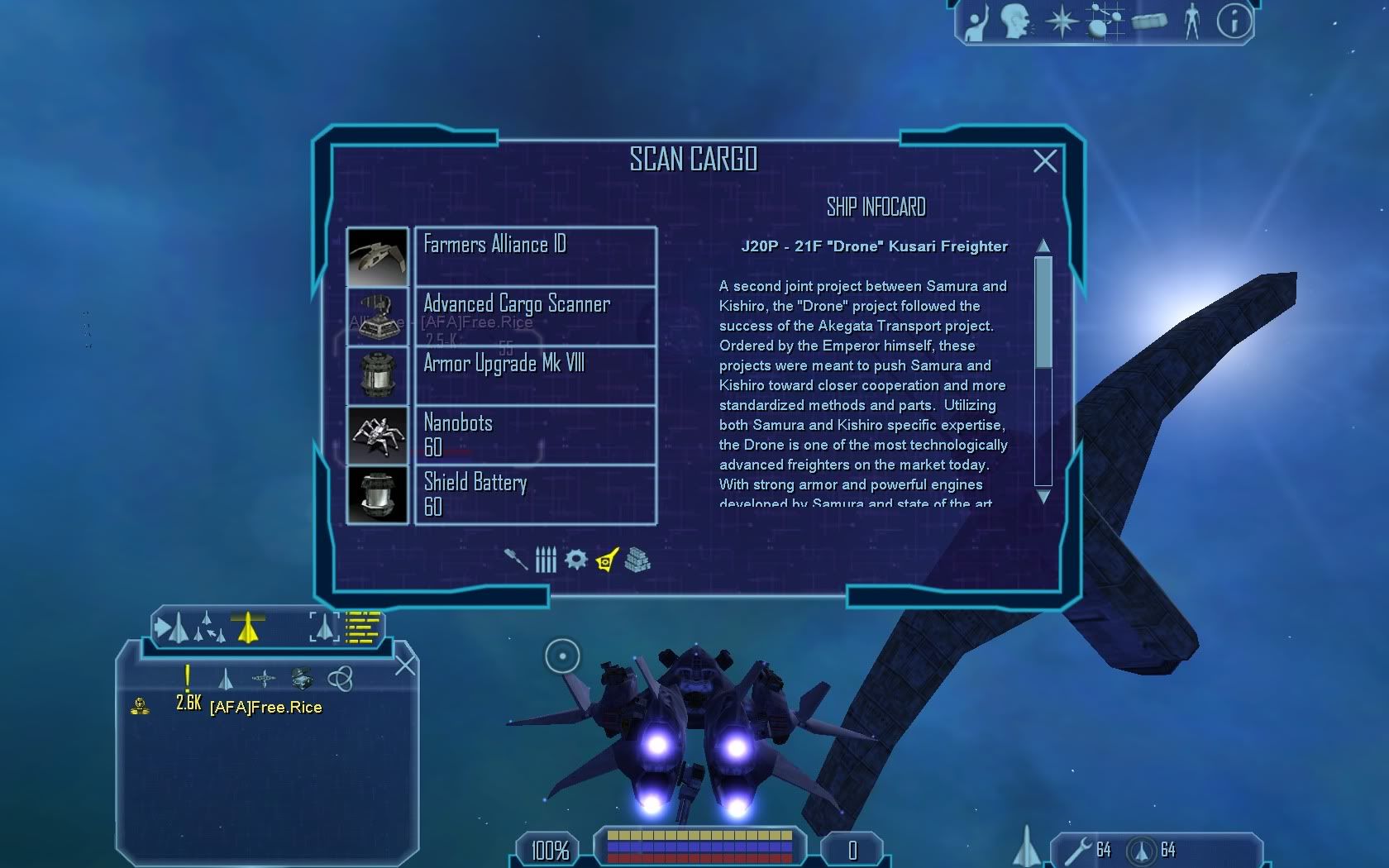
Task: Close the contact list panel
Action: [405, 665]
